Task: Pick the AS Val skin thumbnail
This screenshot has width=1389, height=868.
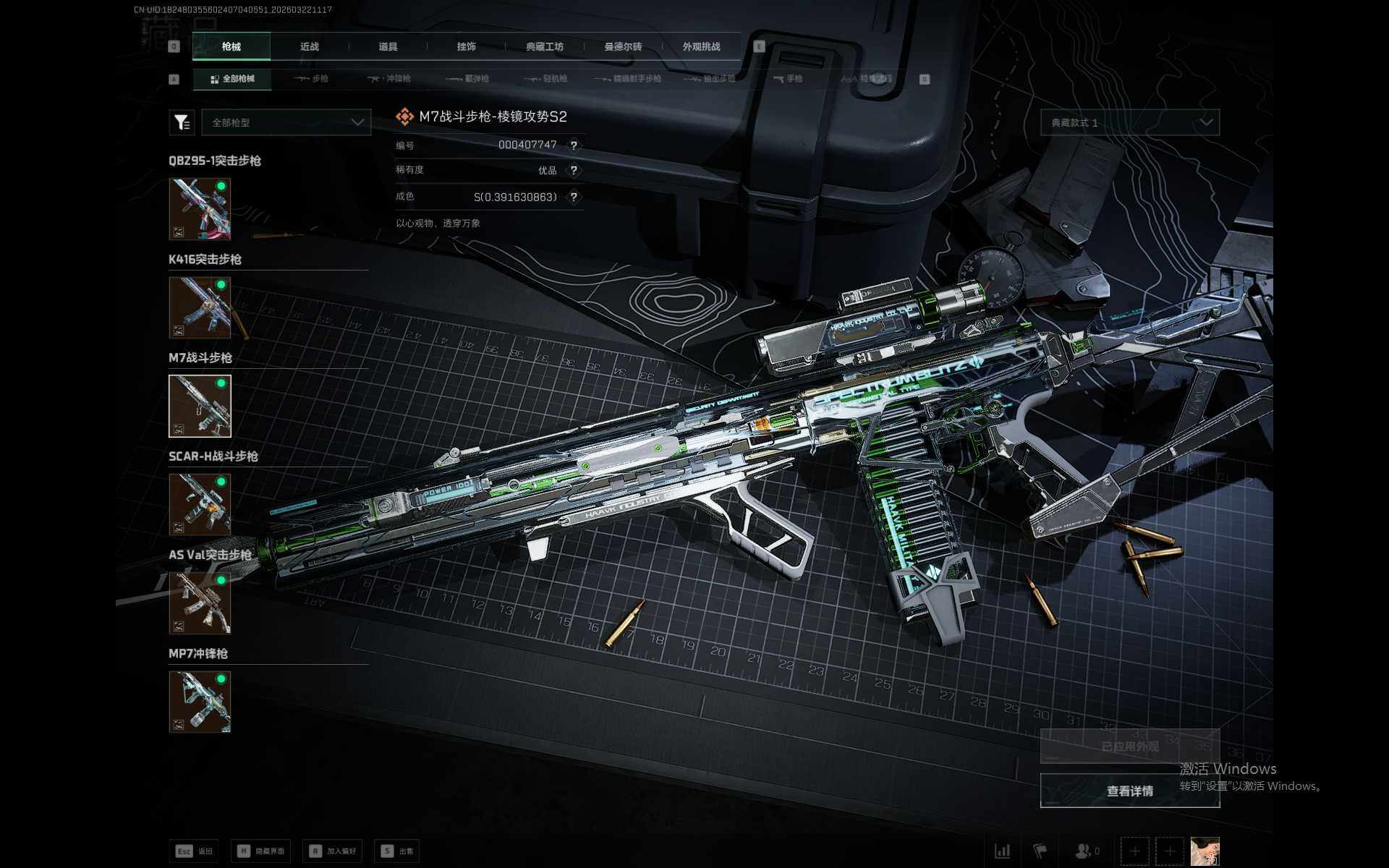Action: pyautogui.click(x=200, y=603)
